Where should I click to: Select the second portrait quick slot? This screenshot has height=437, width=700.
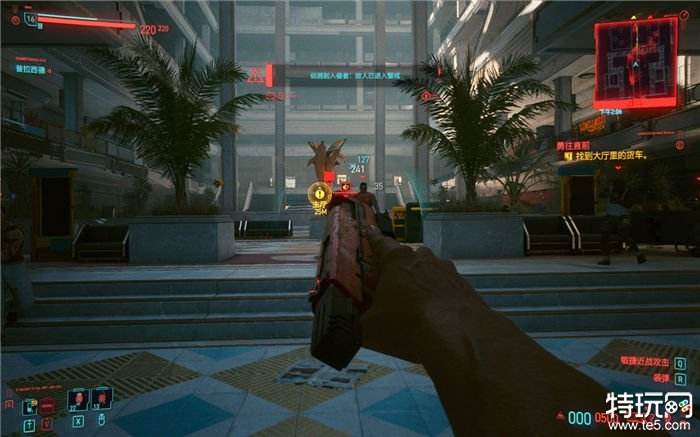click(101, 399)
